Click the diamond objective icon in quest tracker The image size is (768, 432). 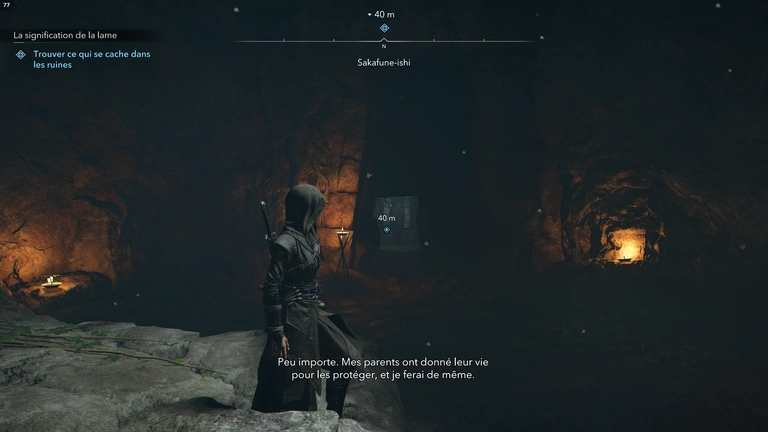click(20, 55)
